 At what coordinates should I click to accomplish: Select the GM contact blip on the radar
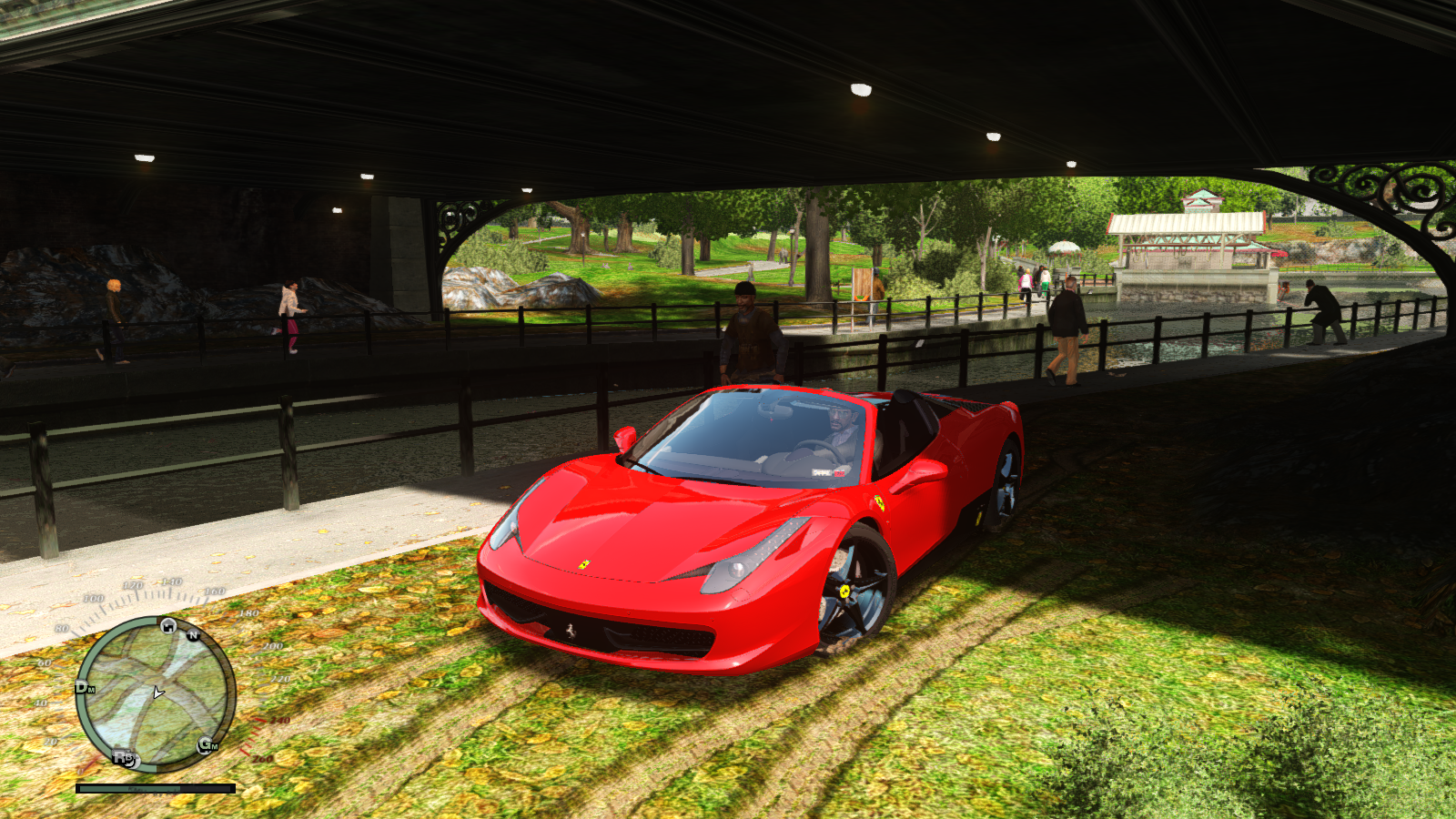(x=207, y=745)
